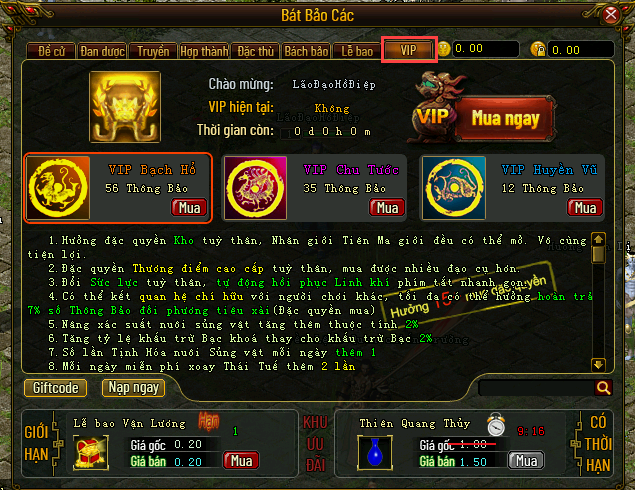Viewport: 635px width, 490px height.
Task: Show the Bách bảo tab
Action: pos(306,49)
